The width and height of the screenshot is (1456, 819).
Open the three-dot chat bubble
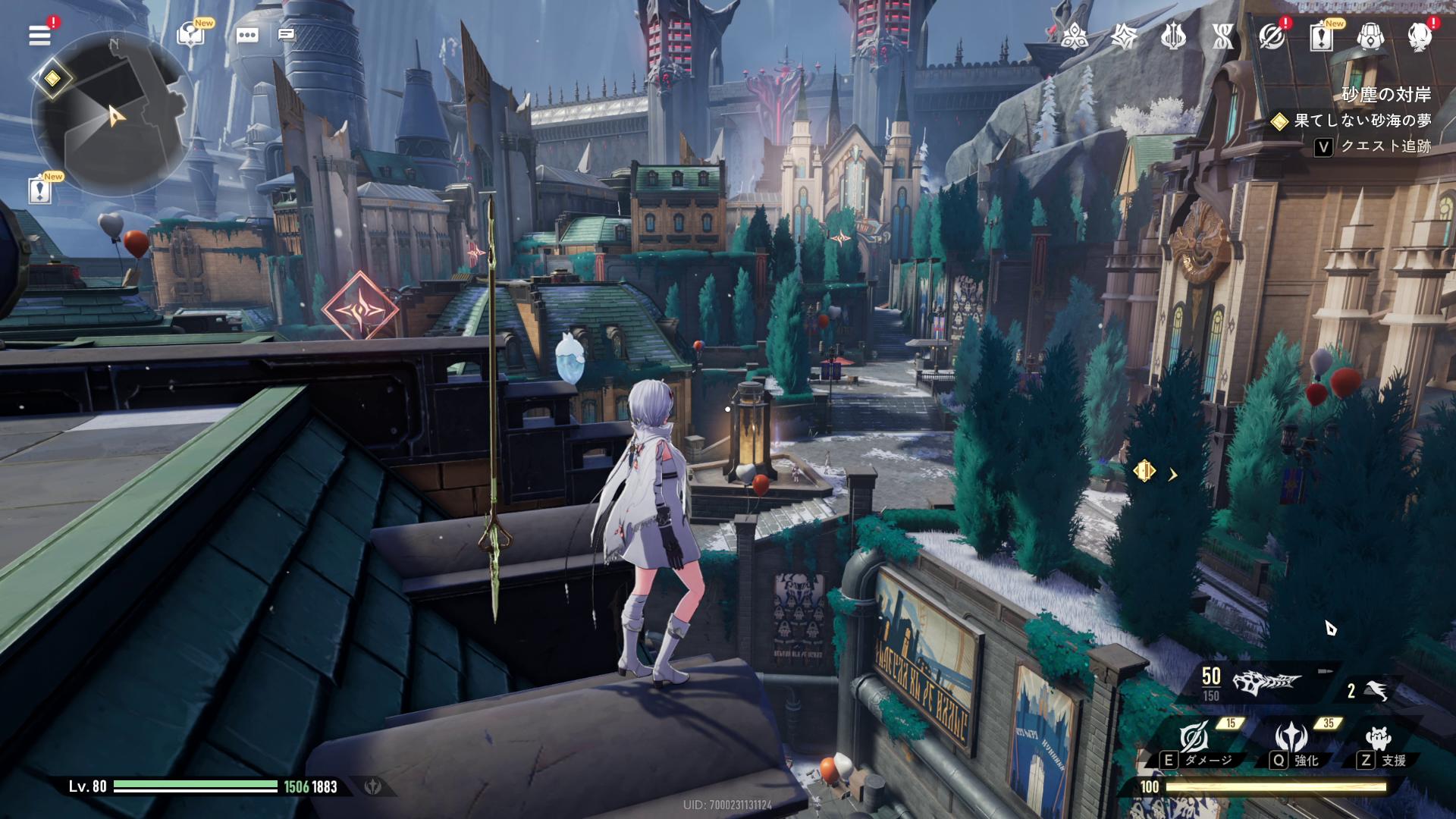coord(247,36)
